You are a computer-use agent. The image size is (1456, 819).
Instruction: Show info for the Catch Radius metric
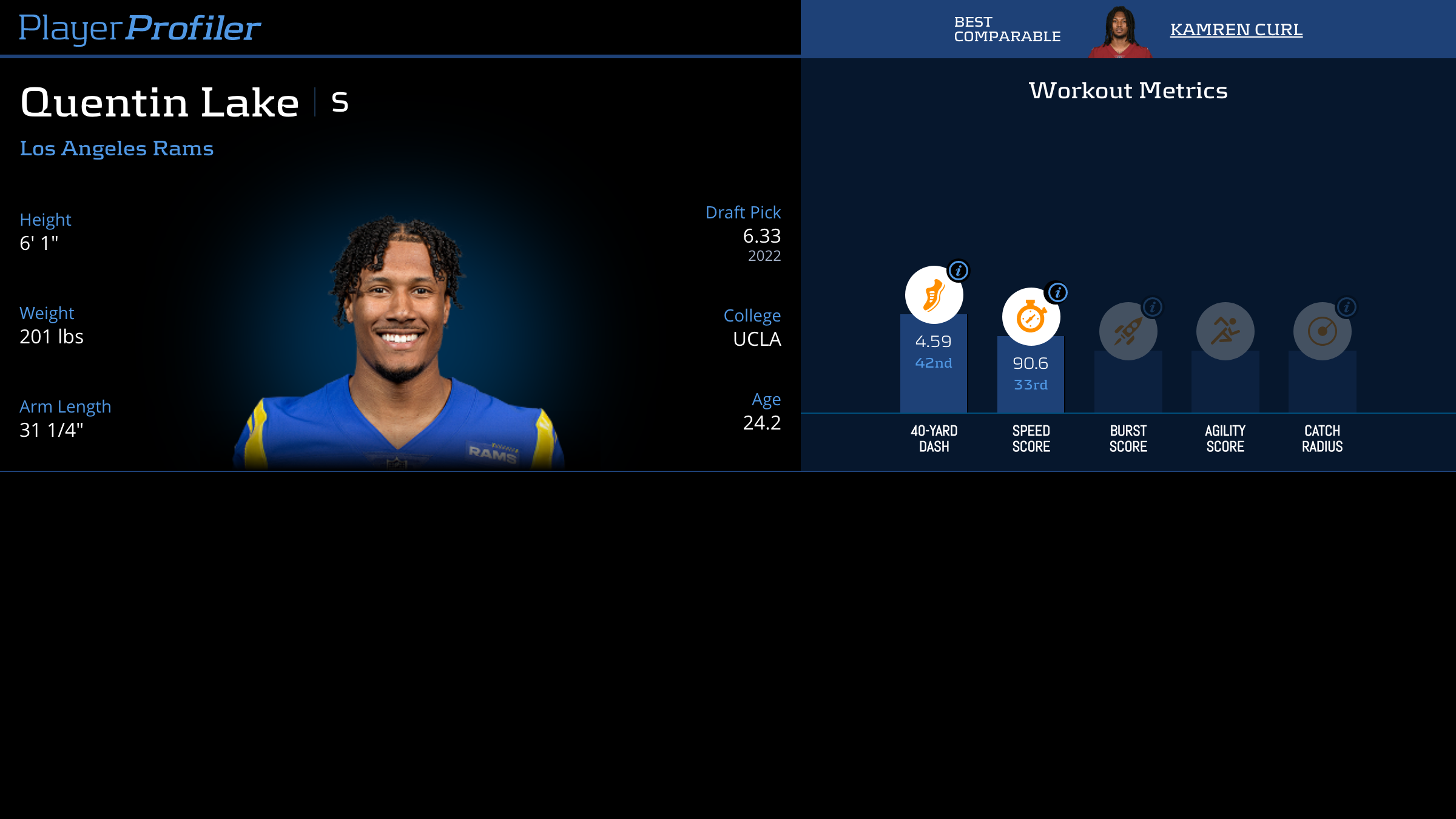click(x=1347, y=308)
